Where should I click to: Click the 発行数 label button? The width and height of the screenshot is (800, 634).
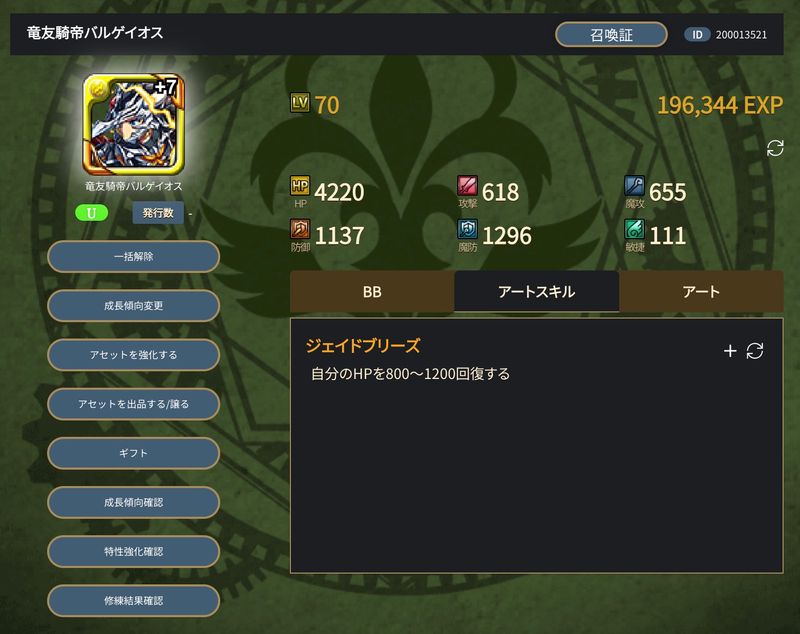(158, 213)
